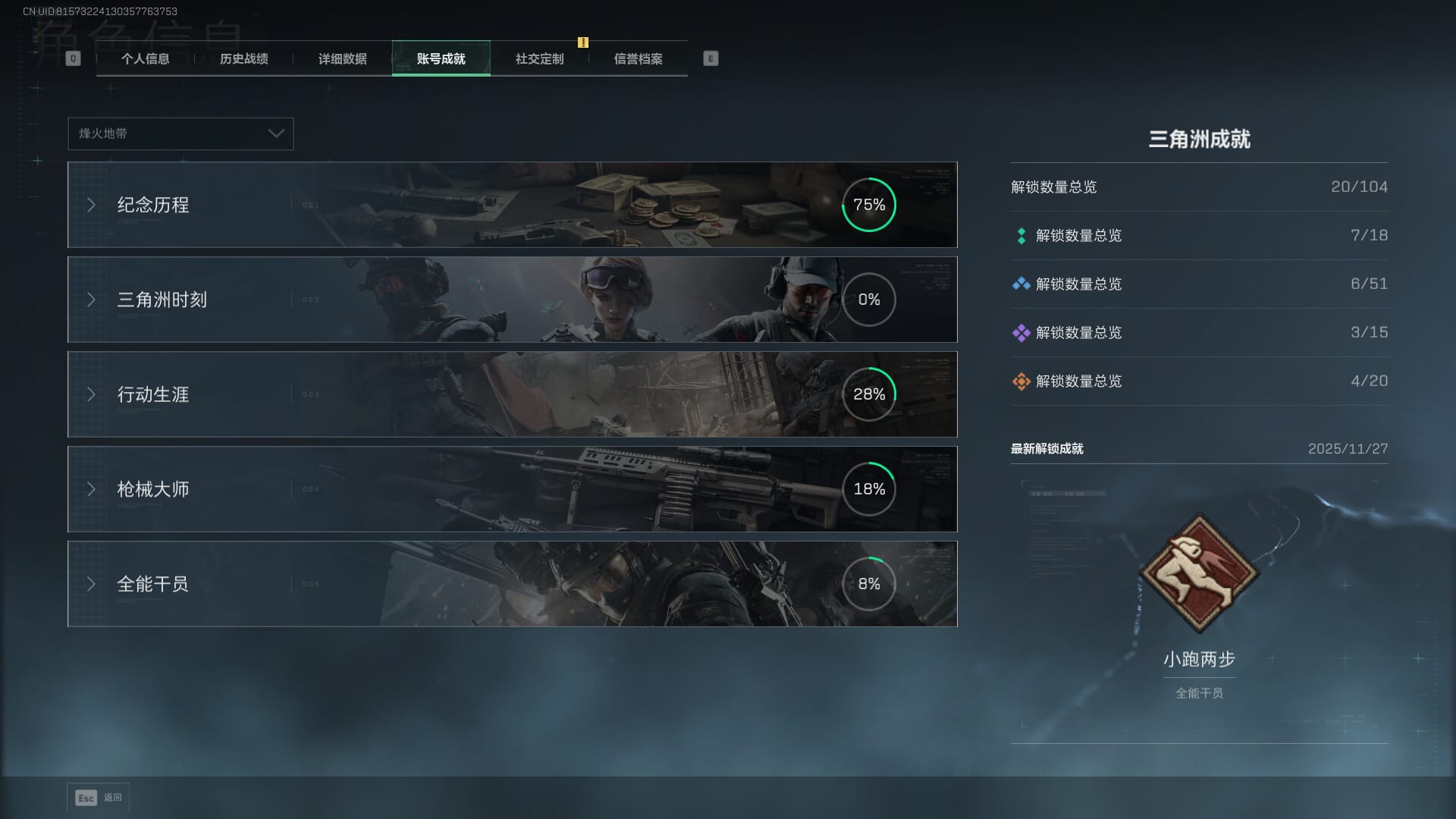
Task: Open the 历史战绩 tab
Action: pyautogui.click(x=243, y=59)
